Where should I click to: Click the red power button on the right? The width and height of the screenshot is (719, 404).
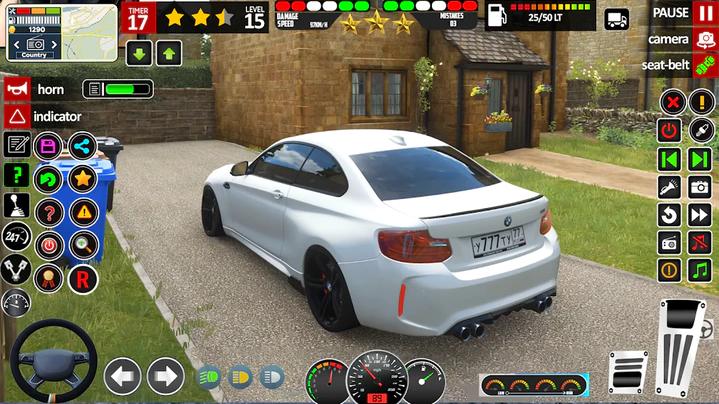(x=670, y=130)
